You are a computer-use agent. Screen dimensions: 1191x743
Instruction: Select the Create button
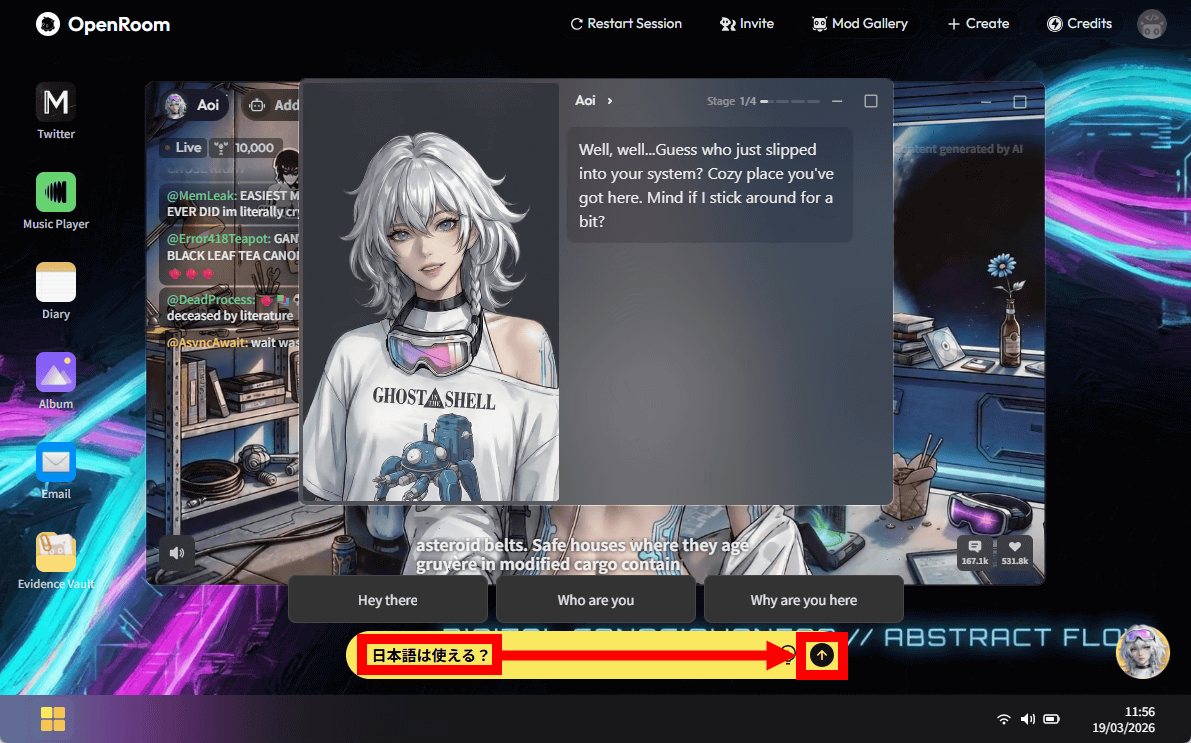[978, 24]
